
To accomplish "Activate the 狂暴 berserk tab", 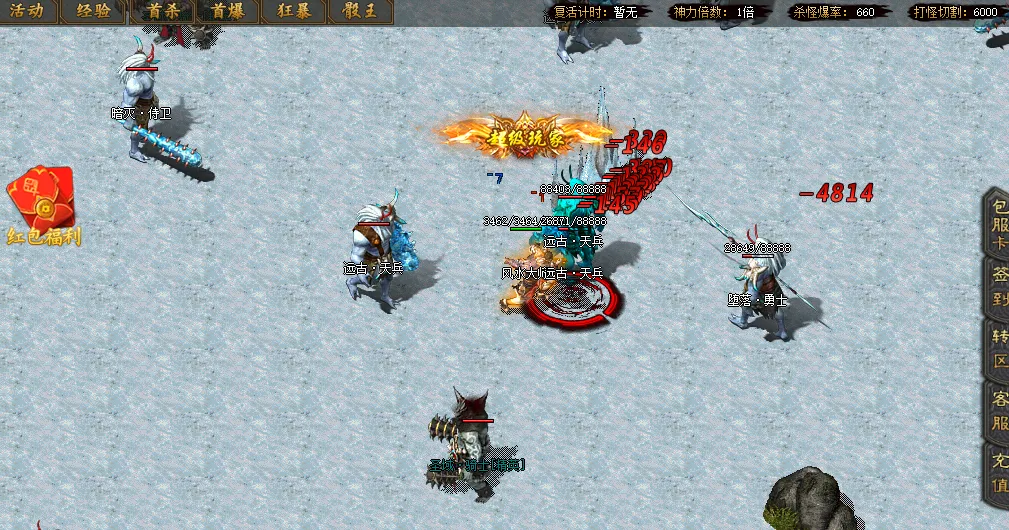I will tap(294, 12).
